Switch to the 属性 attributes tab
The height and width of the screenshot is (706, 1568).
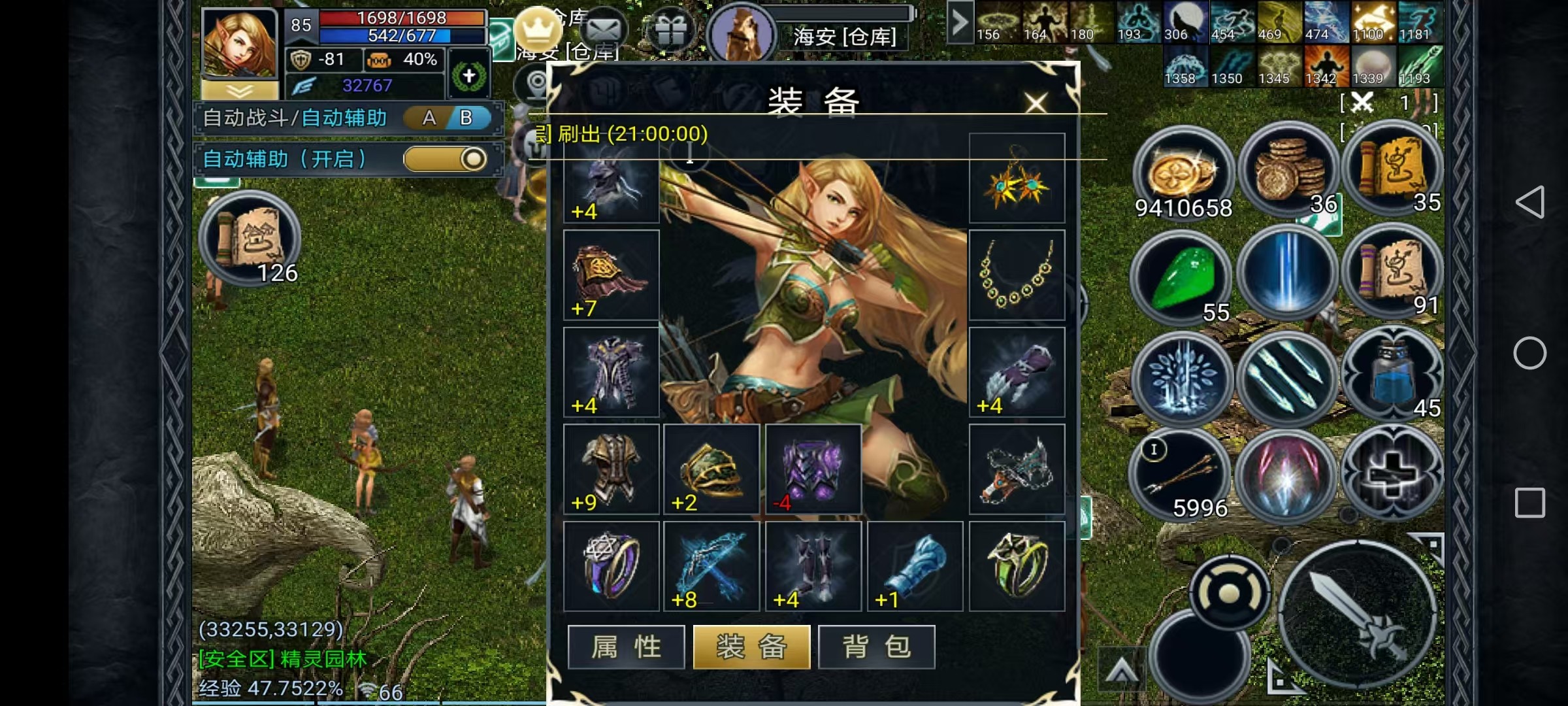tap(626, 647)
